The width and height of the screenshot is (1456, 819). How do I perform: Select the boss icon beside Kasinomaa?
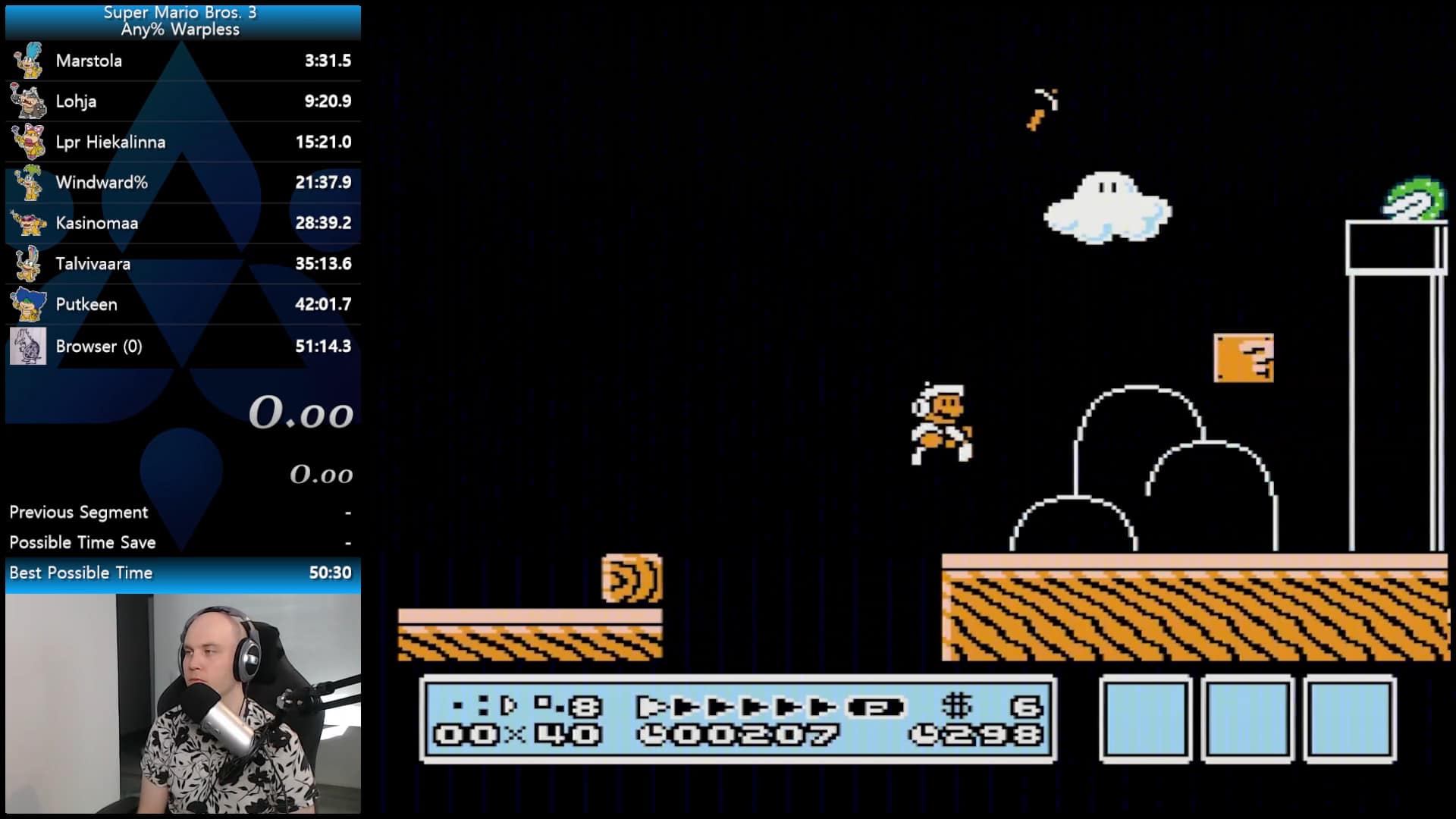[x=28, y=223]
